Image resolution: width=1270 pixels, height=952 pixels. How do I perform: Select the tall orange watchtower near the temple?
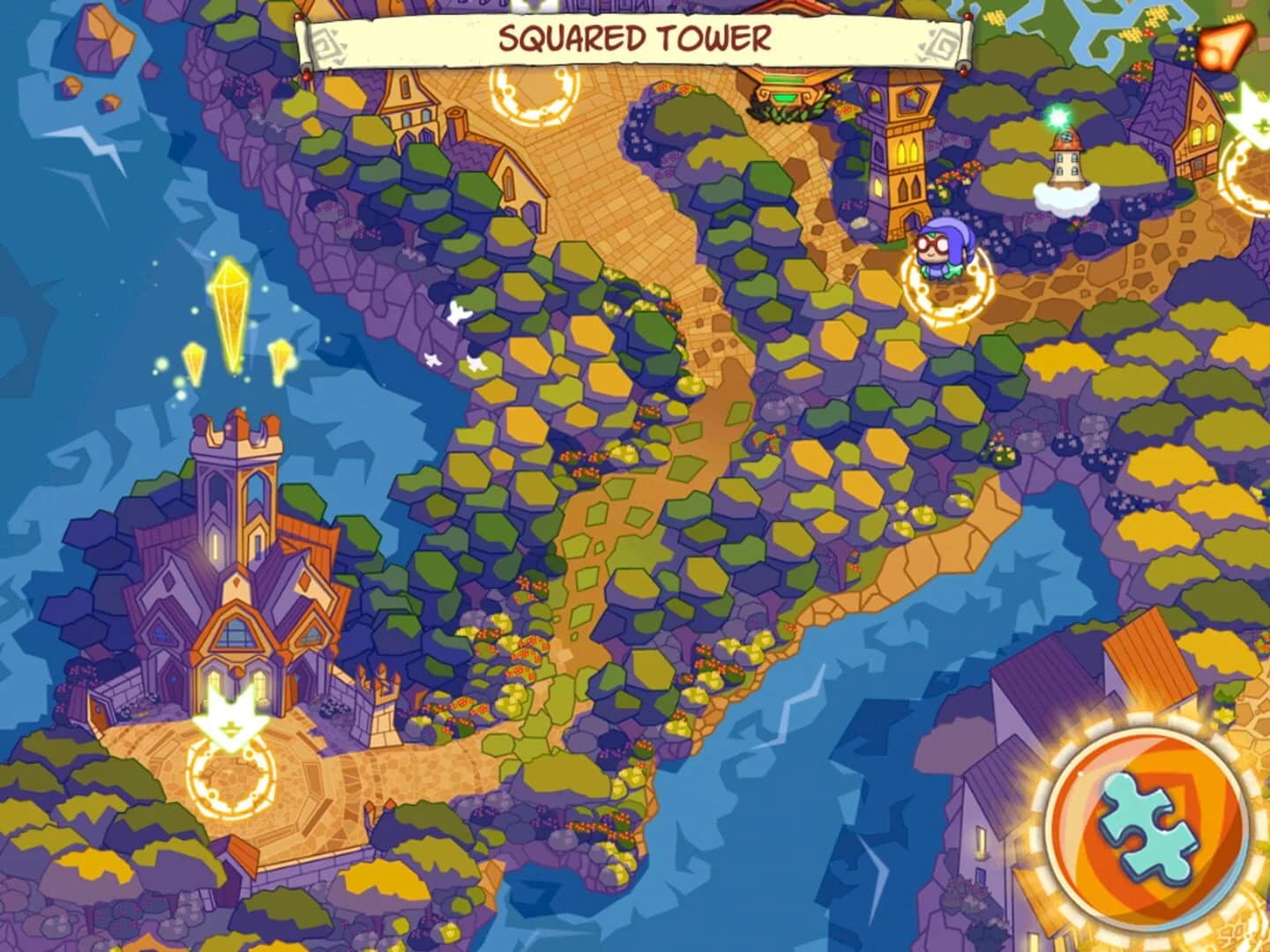(900, 150)
